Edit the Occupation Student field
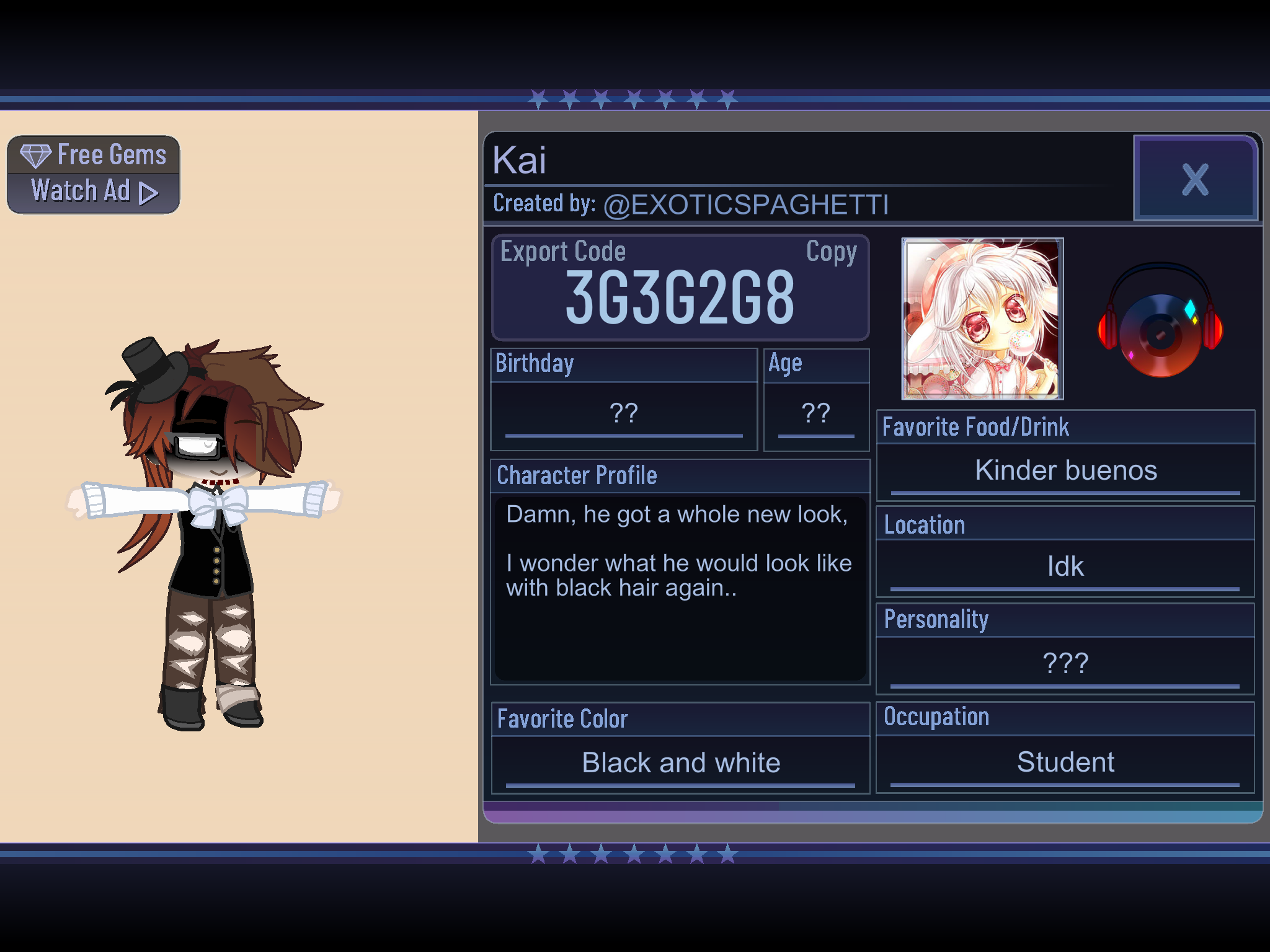Viewport: 1270px width, 952px height. (1065, 762)
